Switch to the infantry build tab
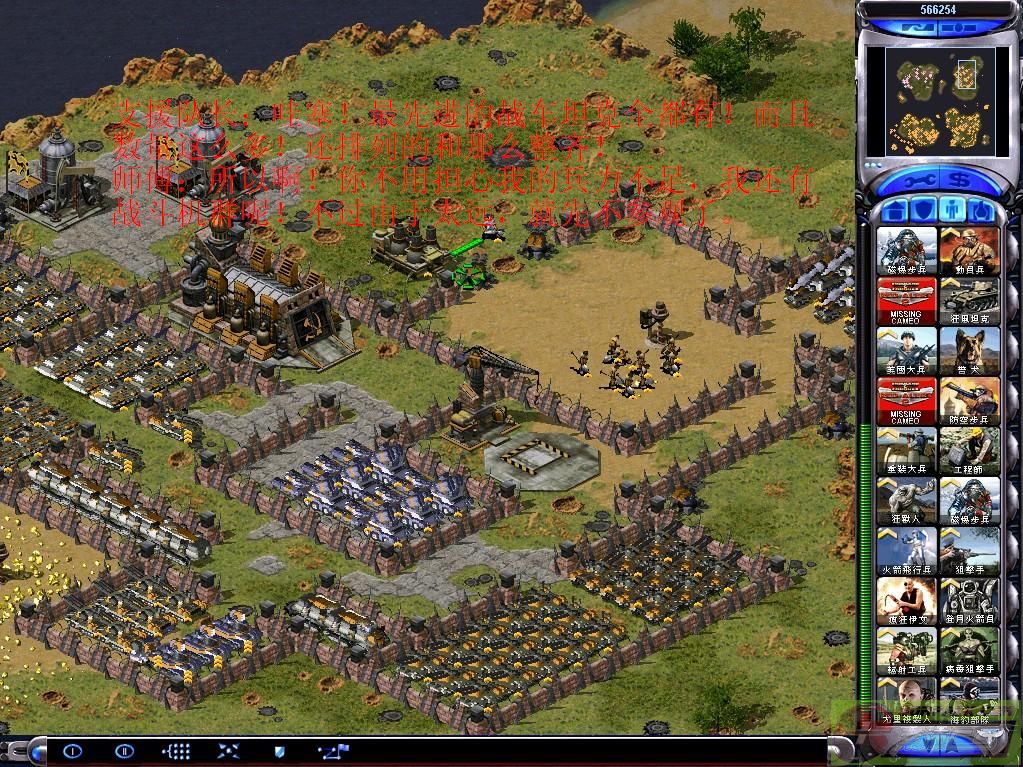This screenshot has height=767, width=1023. [x=954, y=212]
